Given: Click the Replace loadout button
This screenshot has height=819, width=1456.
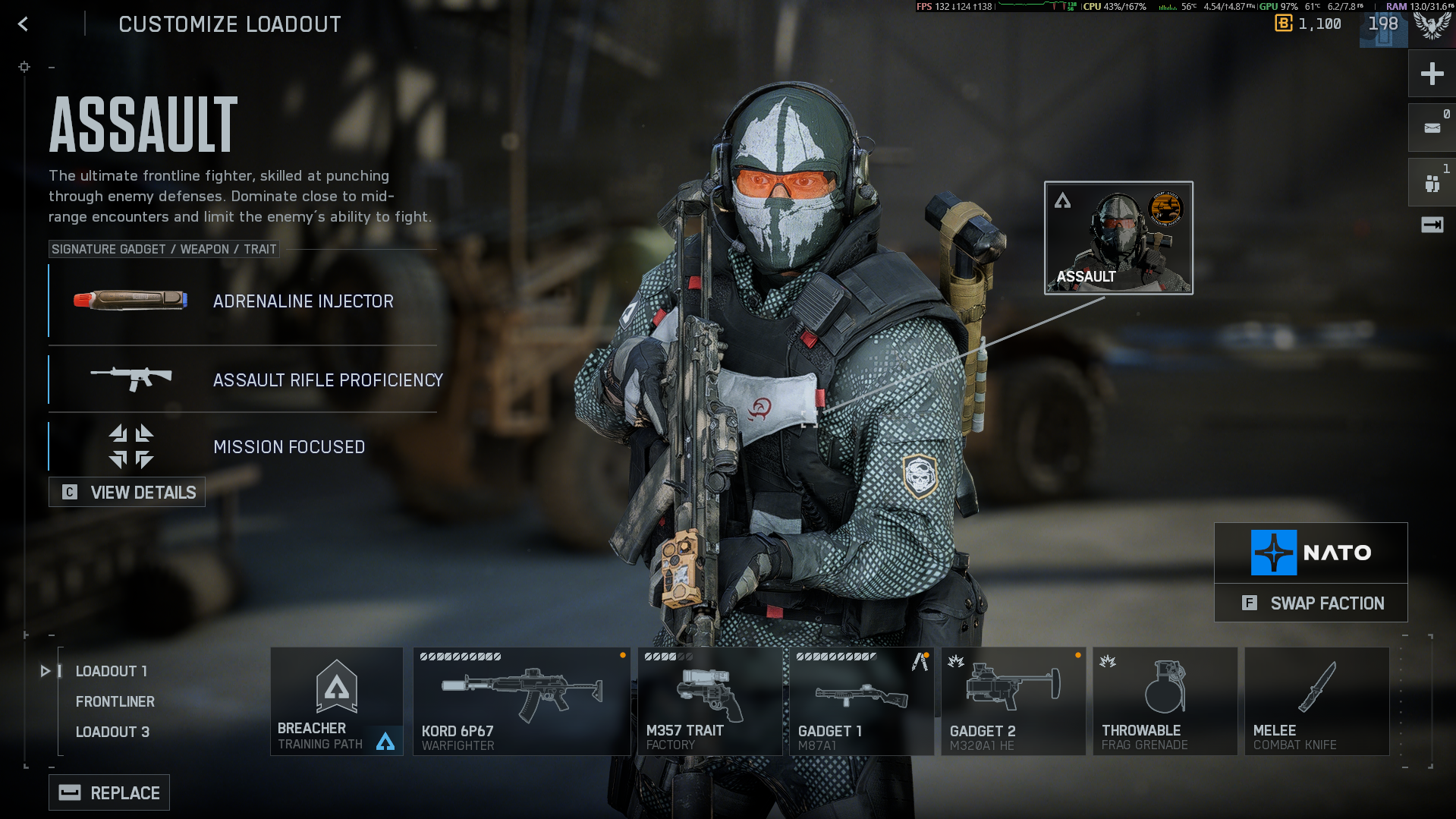Looking at the screenshot, I should 109,793.
